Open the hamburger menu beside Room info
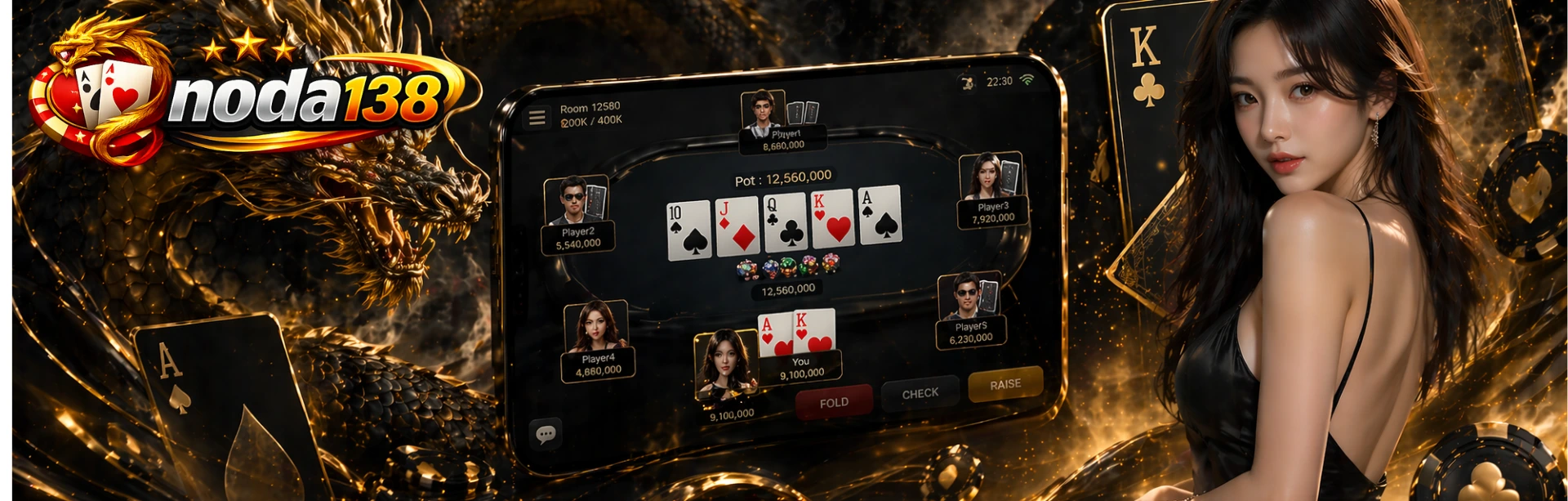Viewport: 1568px width, 501px height. (x=537, y=118)
